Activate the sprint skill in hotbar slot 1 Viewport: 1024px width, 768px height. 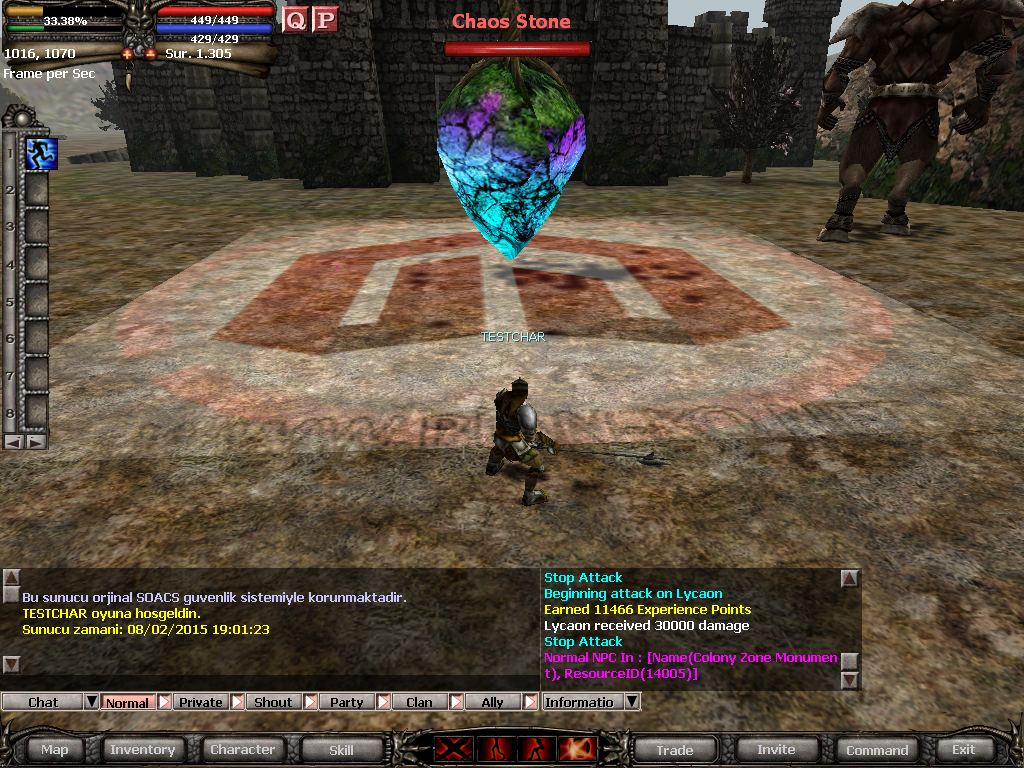41,153
